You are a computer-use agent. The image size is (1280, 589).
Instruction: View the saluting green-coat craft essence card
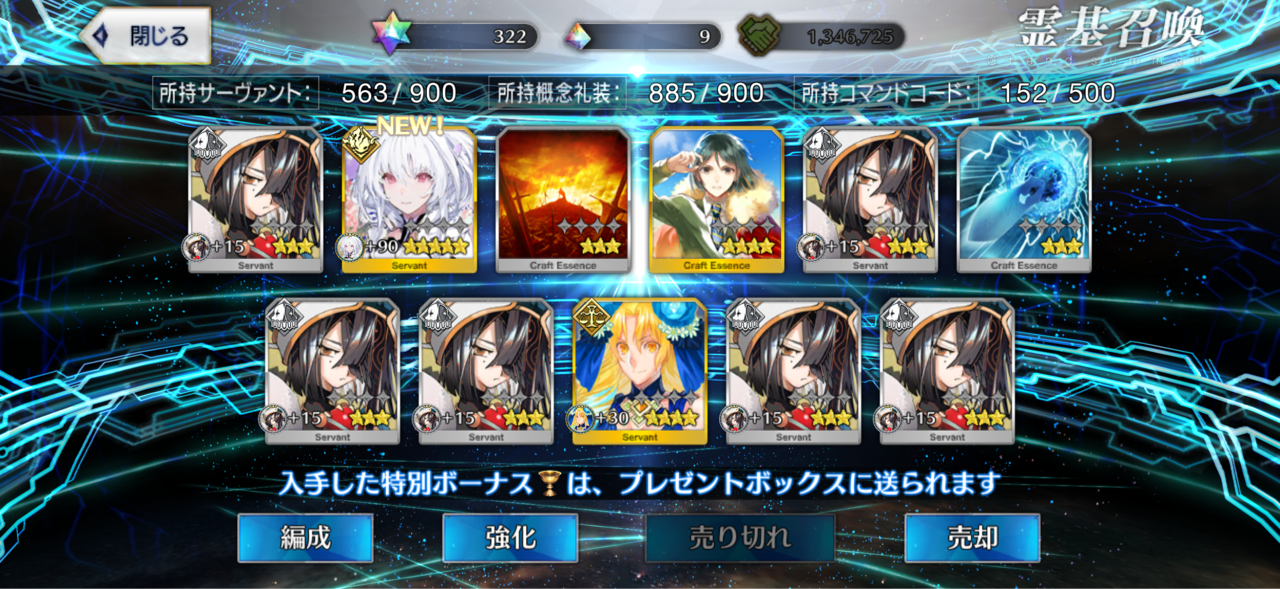pos(716,199)
